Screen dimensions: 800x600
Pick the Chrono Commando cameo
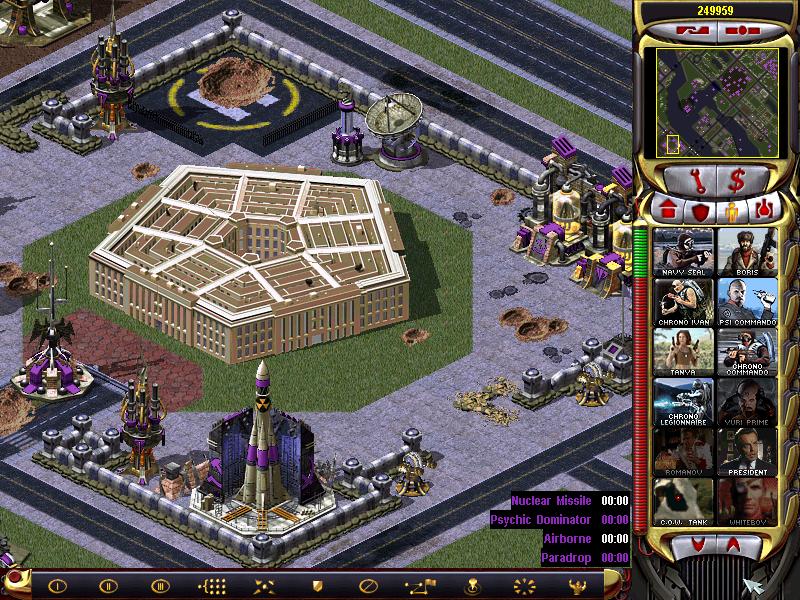[747, 352]
